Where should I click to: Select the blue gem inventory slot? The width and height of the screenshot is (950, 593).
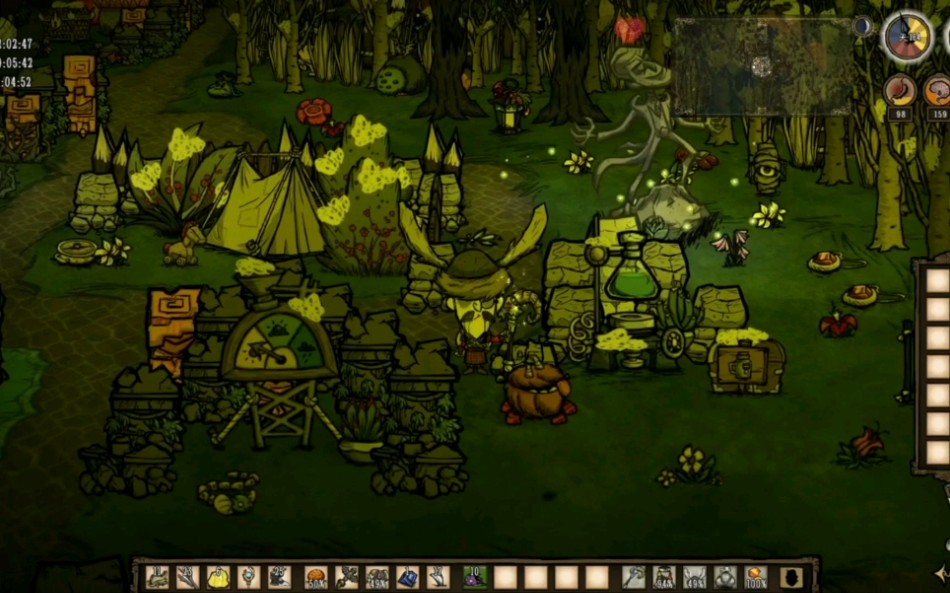[x=408, y=577]
